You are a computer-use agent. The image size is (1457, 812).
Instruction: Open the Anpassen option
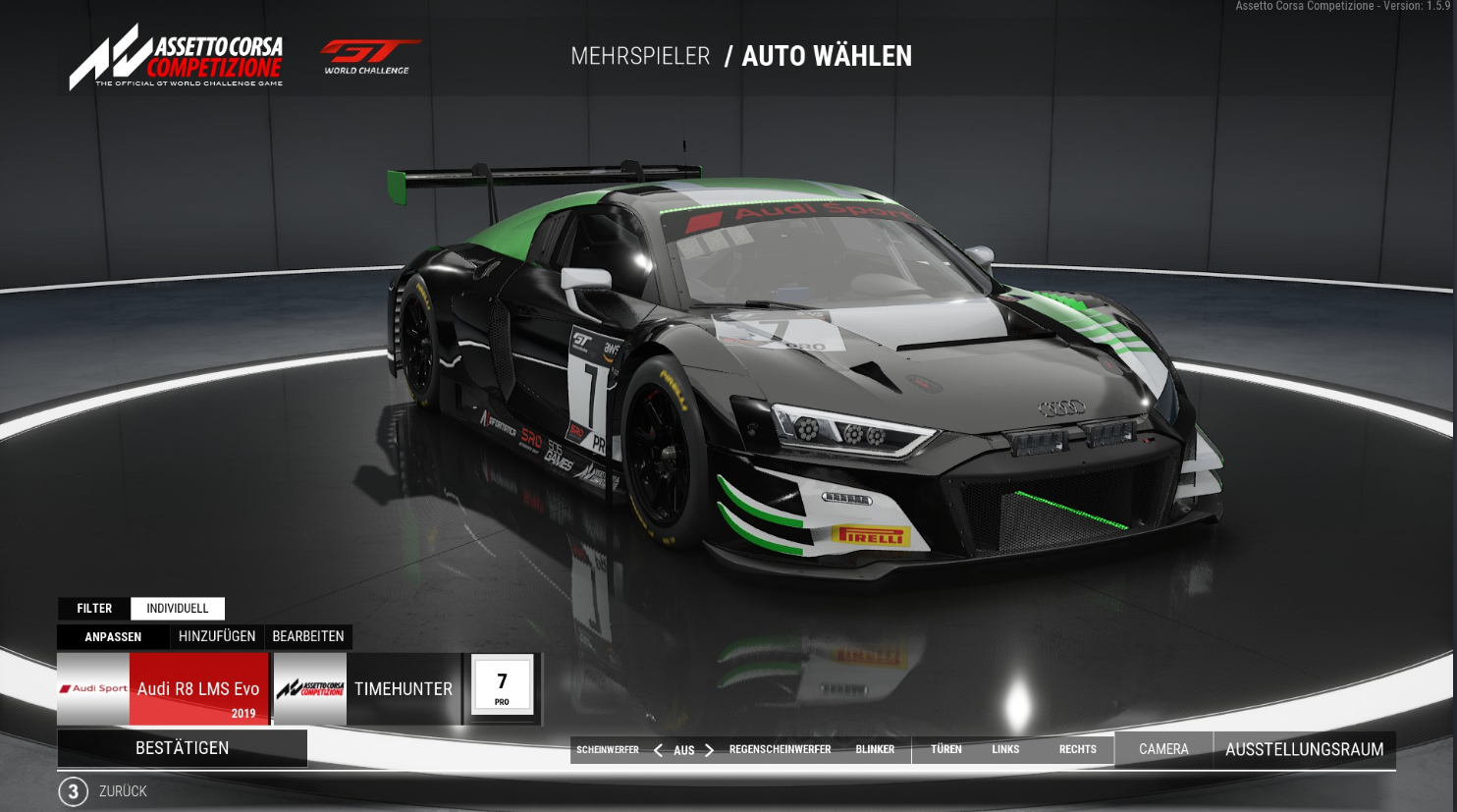click(113, 637)
